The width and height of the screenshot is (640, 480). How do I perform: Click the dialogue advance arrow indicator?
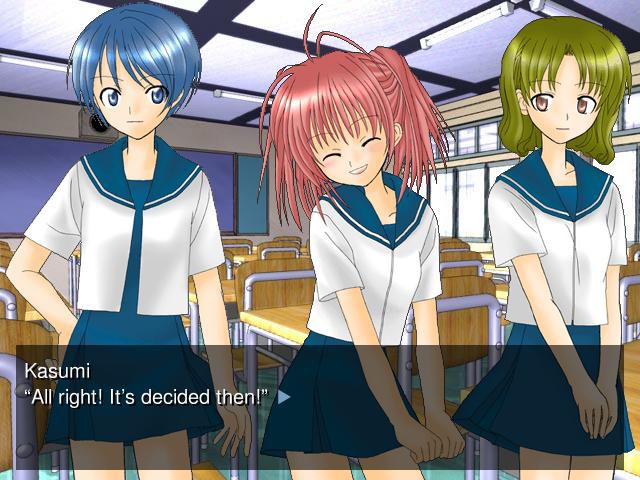click(284, 397)
